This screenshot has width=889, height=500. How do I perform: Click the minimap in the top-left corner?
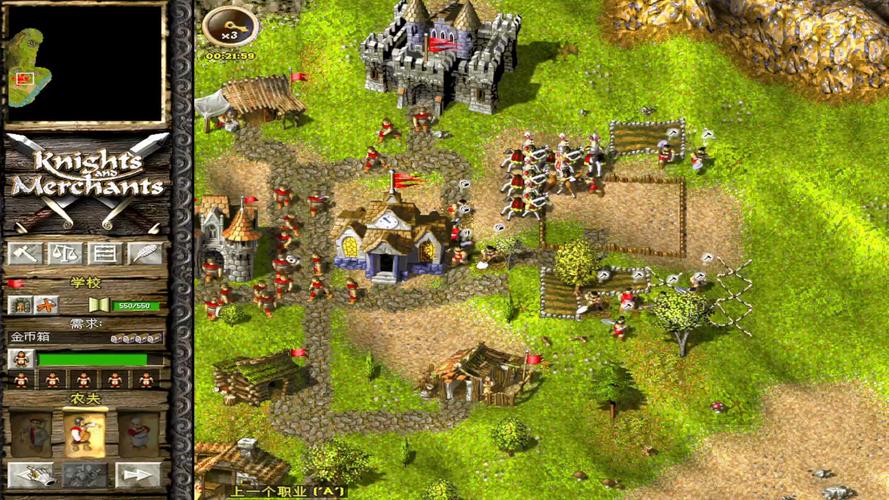(85, 64)
